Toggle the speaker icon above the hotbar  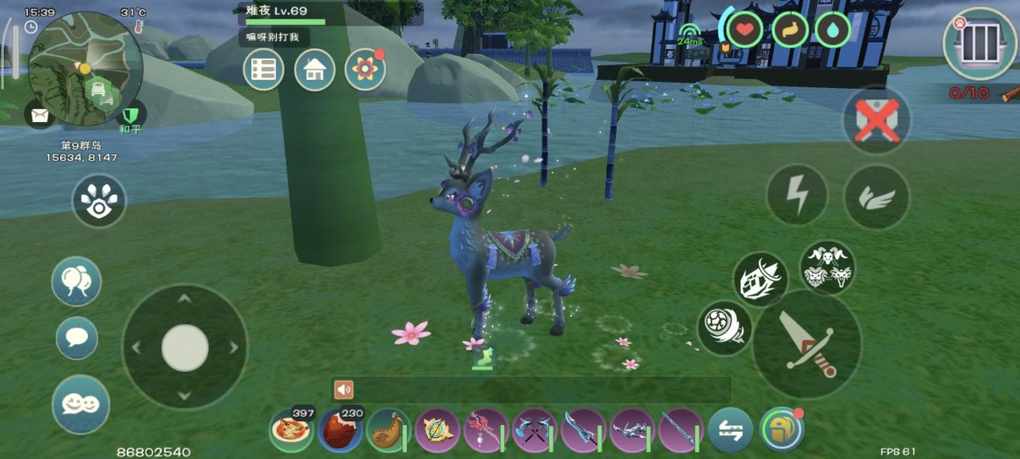344,389
